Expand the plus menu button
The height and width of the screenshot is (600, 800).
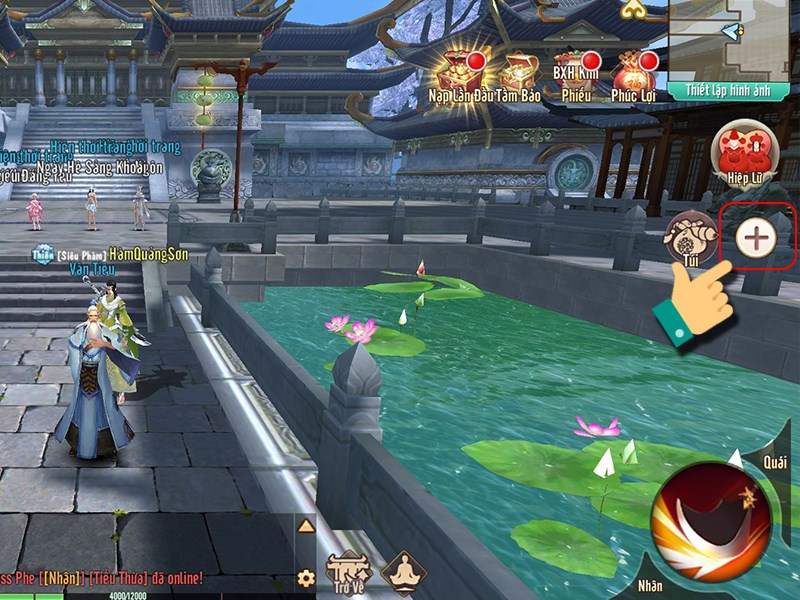[x=756, y=238]
